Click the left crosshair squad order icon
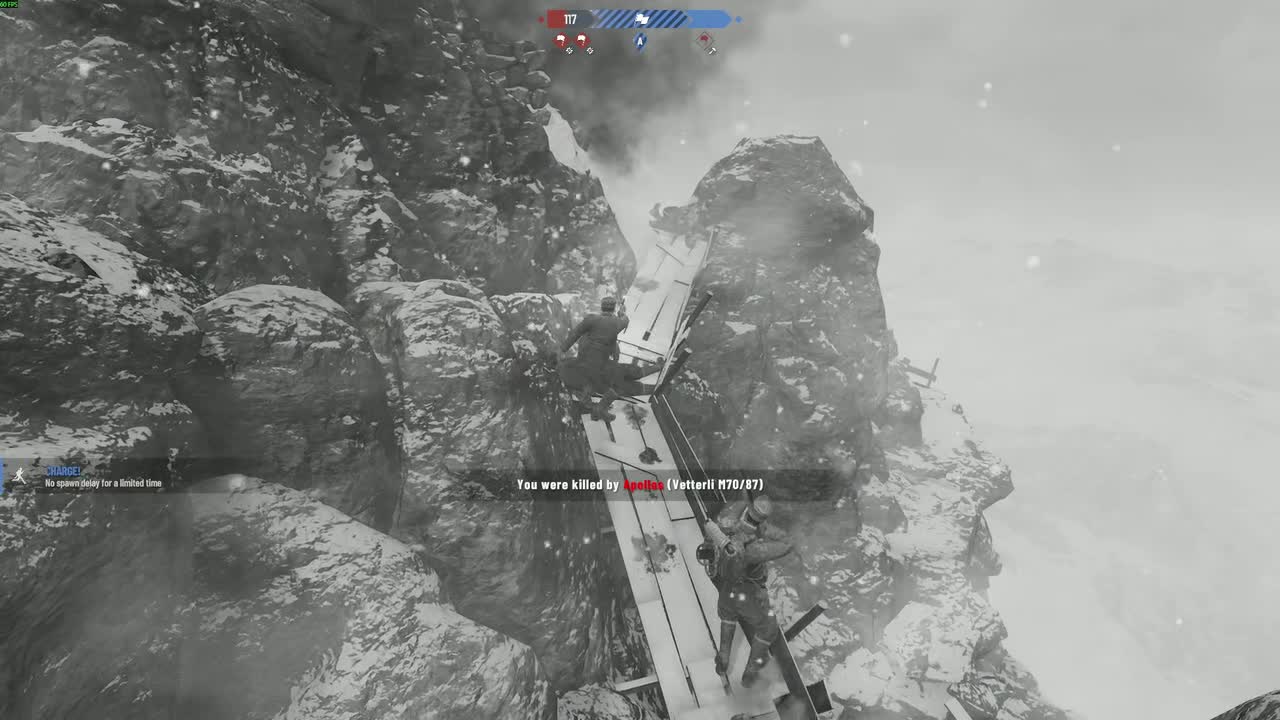1280x720 pixels. click(x=570, y=50)
